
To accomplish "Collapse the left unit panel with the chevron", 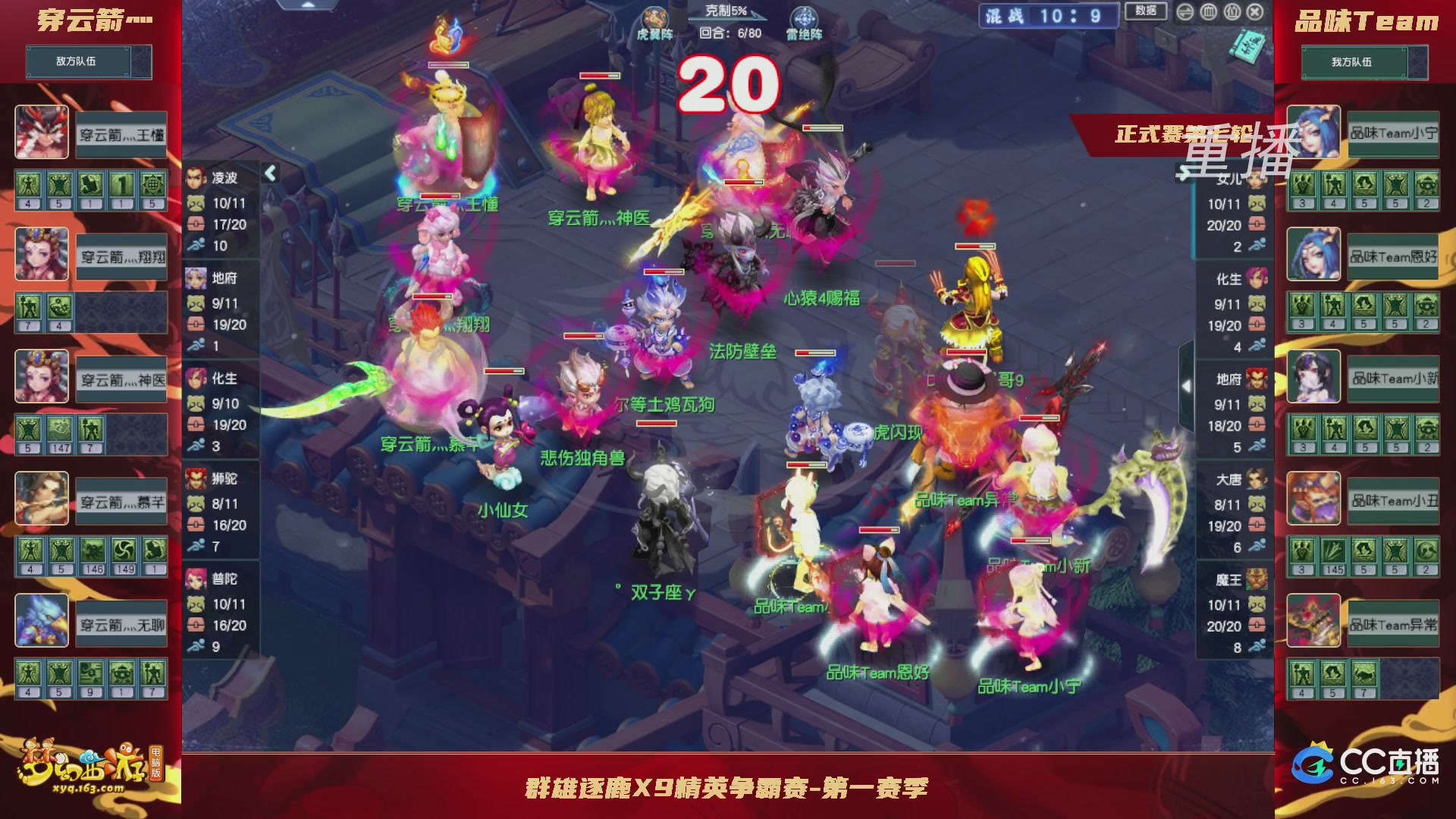I will coord(270,173).
